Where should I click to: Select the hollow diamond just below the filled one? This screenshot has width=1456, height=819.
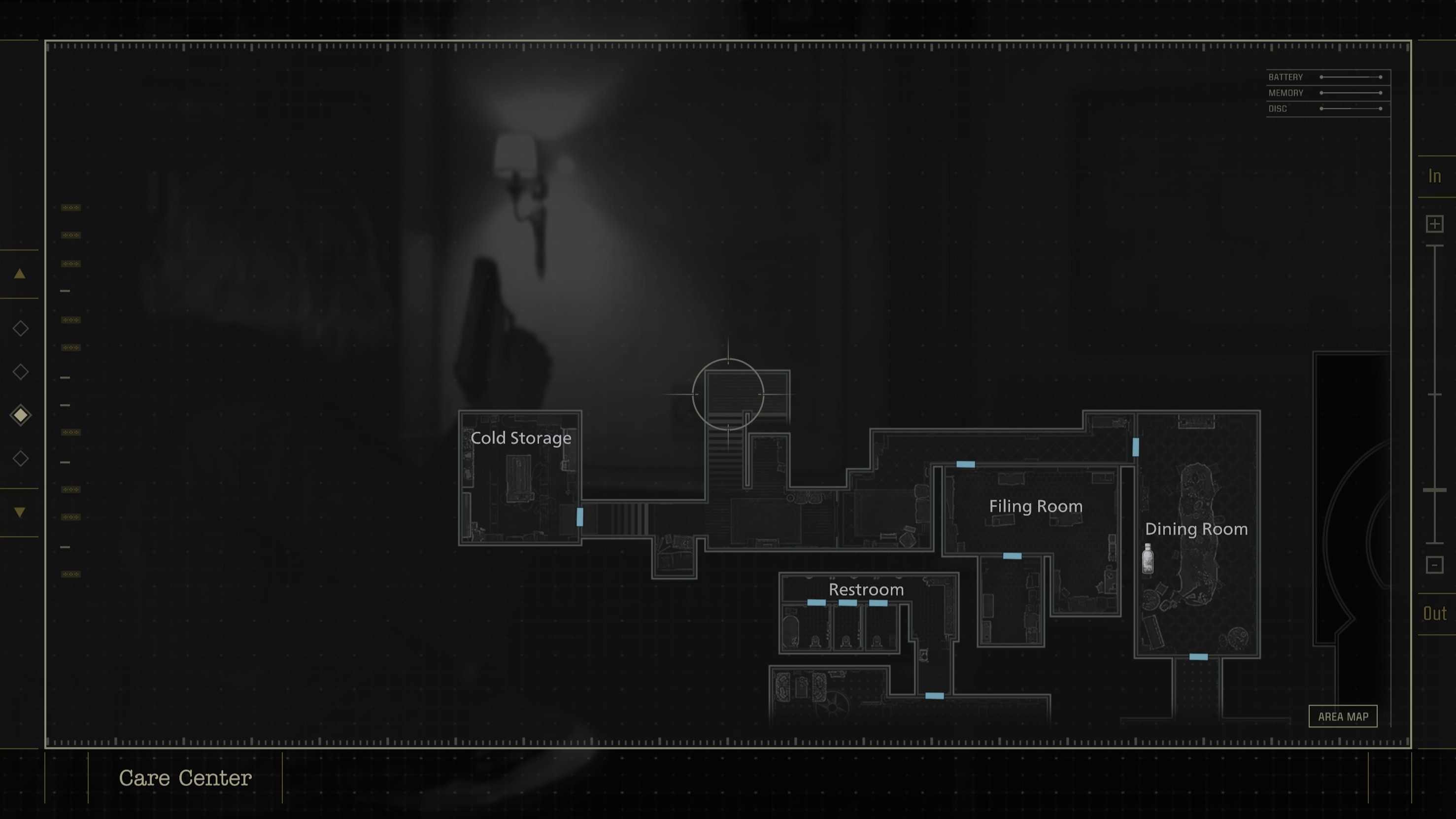tap(20, 458)
